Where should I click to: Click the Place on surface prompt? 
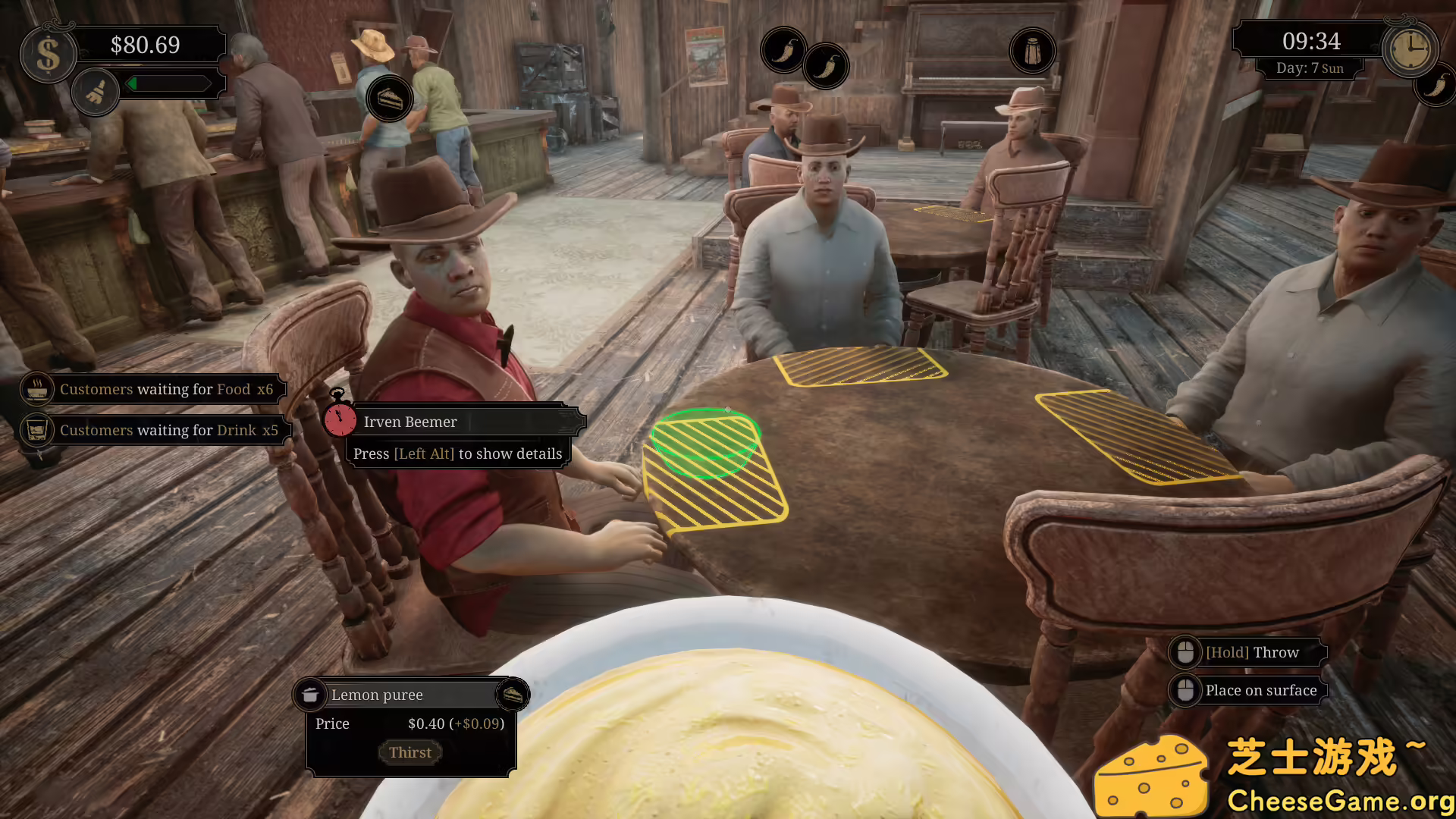coord(1260,690)
